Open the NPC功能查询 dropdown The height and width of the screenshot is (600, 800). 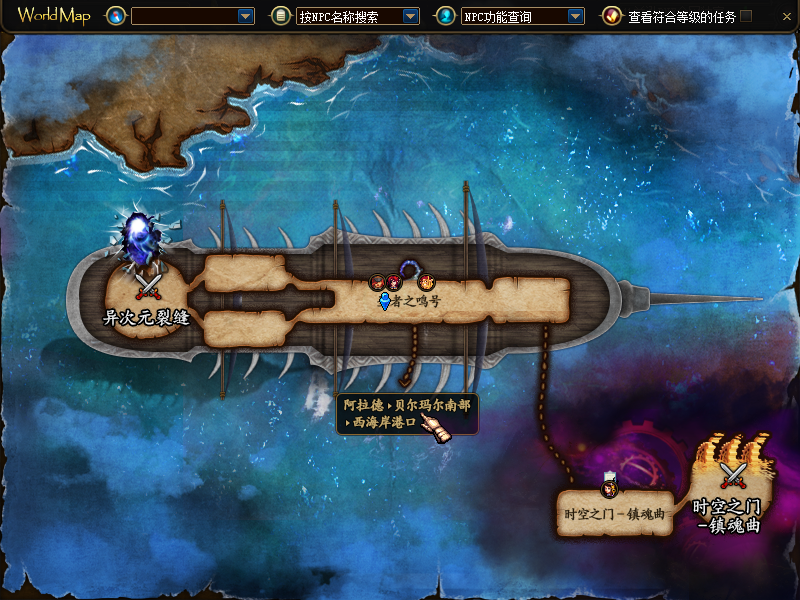(x=575, y=16)
